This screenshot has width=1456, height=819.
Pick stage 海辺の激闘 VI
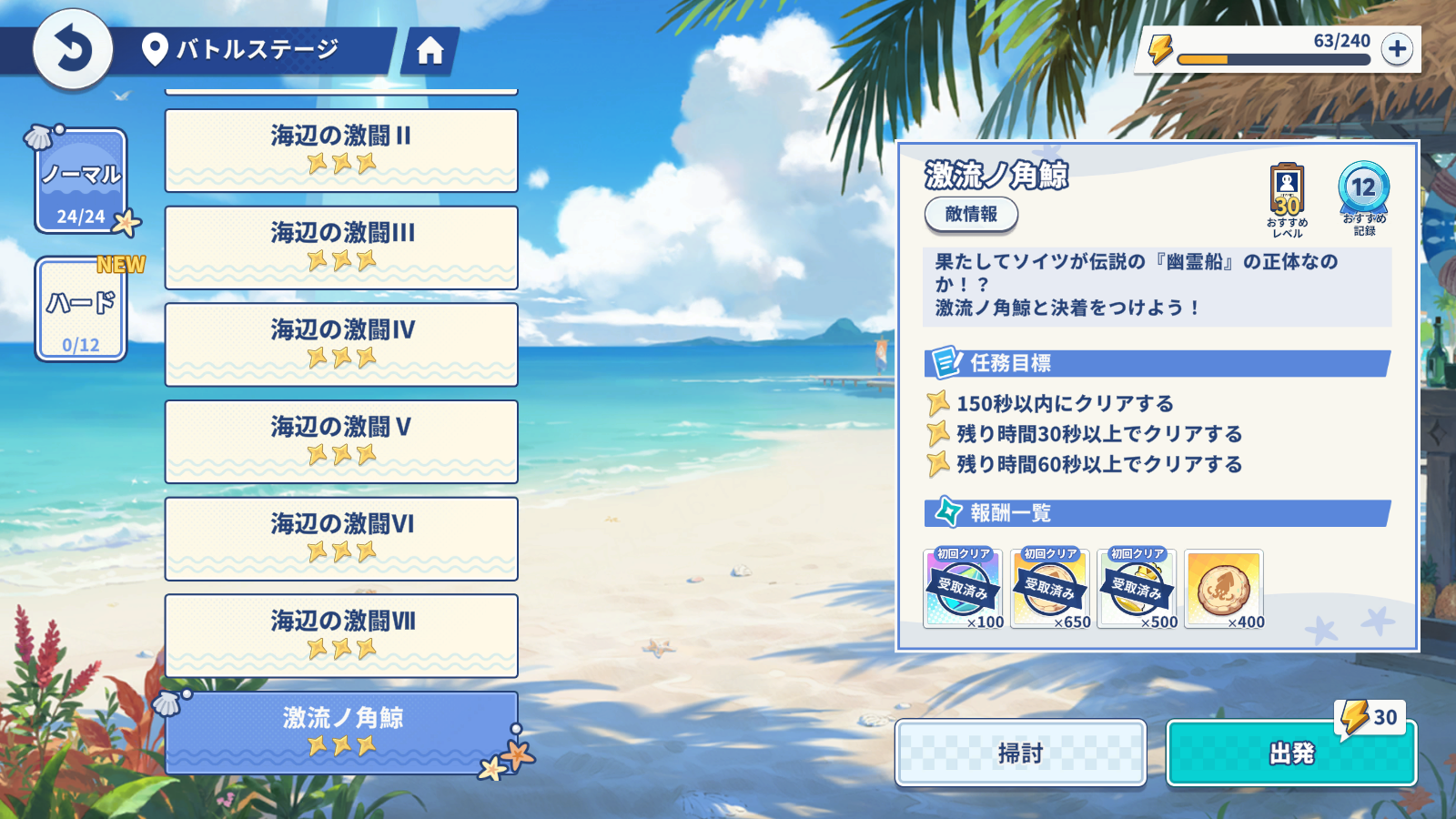click(341, 539)
